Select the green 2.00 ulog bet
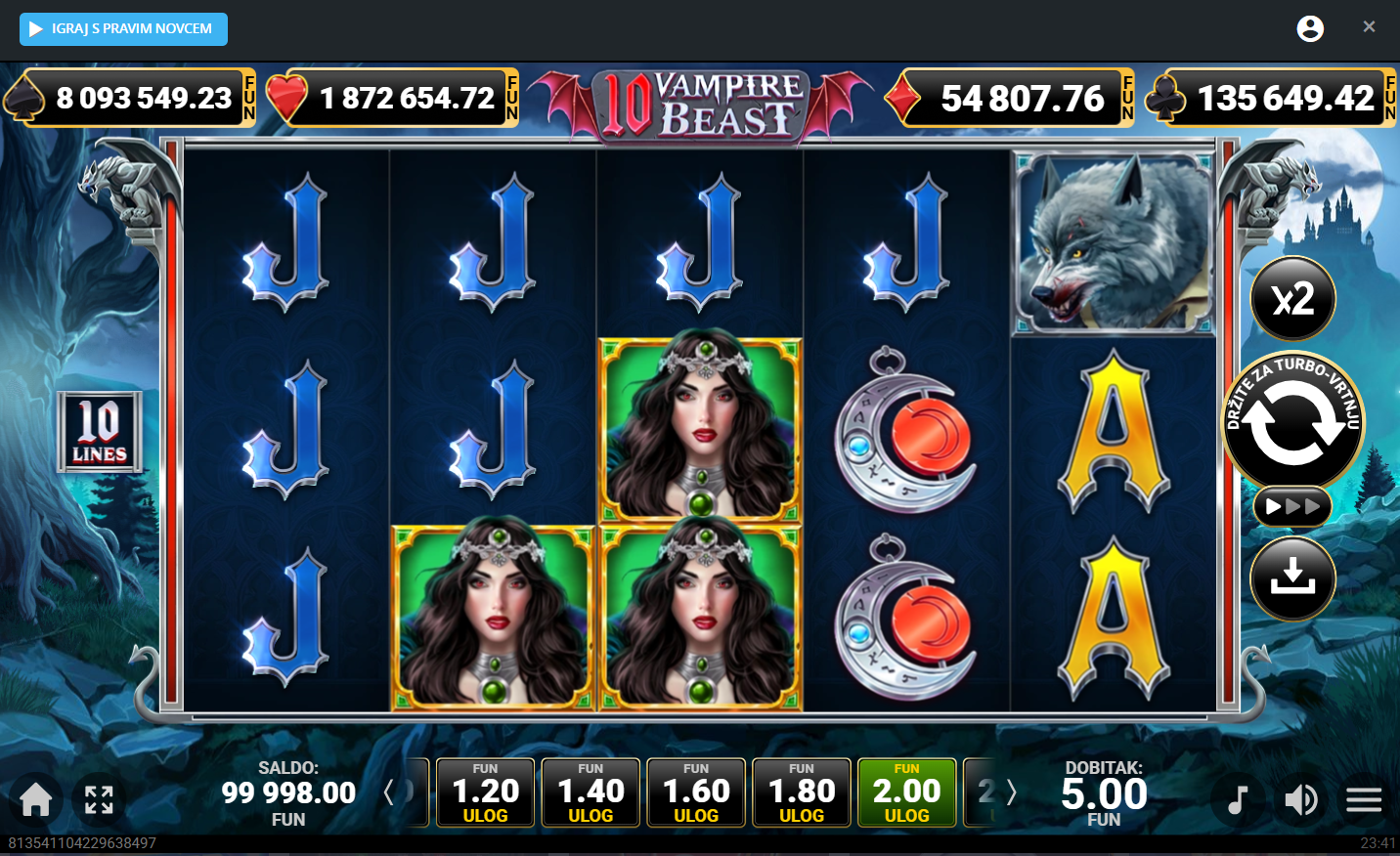Screen dimensions: 1400x856 pos(907,792)
